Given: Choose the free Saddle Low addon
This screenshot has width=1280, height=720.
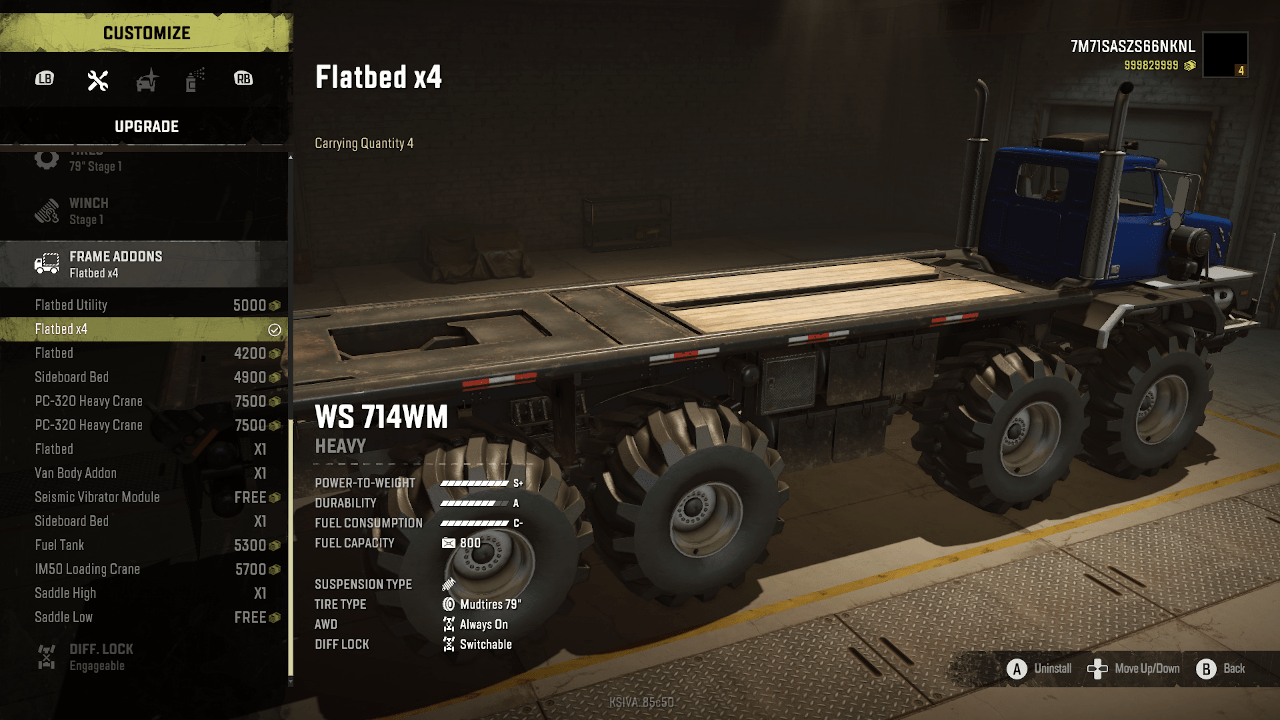Looking at the screenshot, I should 145,617.
